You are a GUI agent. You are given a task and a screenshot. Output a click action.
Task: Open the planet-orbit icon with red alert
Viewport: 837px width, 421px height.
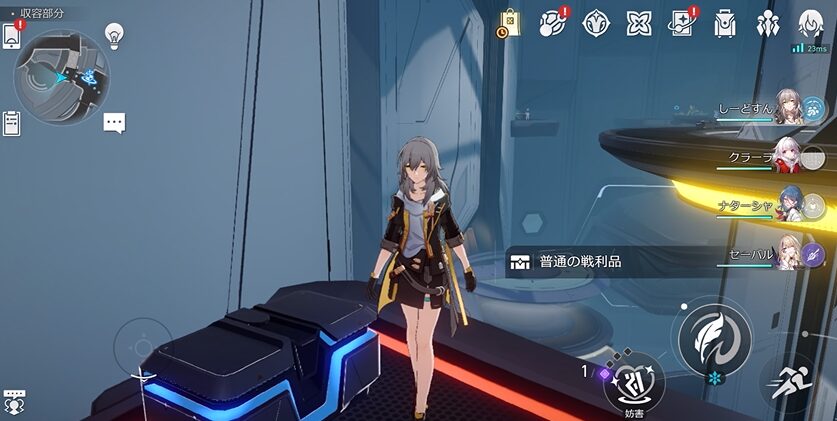point(552,24)
